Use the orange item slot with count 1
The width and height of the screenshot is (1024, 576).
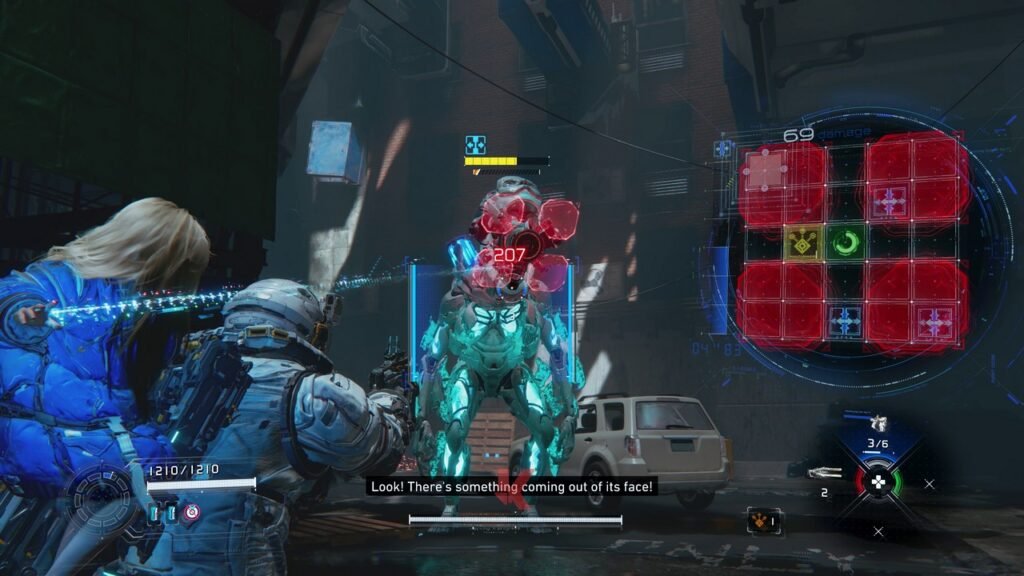pyautogui.click(x=760, y=519)
